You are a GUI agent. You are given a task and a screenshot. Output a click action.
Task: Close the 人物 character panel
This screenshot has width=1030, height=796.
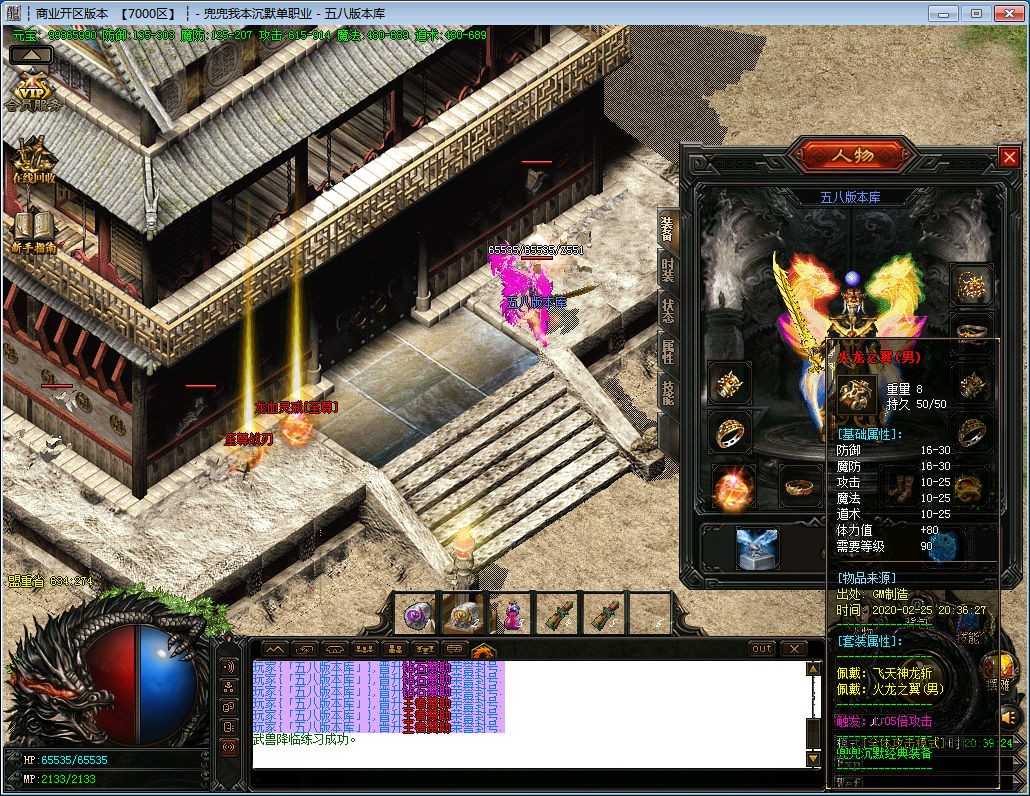(x=1009, y=157)
